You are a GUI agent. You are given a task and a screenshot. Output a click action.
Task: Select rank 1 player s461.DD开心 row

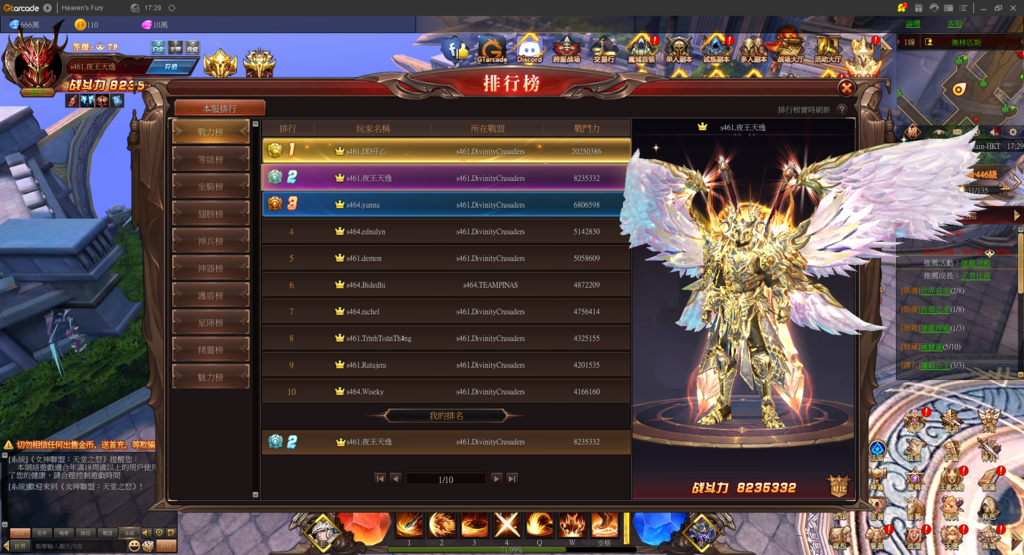click(446, 151)
